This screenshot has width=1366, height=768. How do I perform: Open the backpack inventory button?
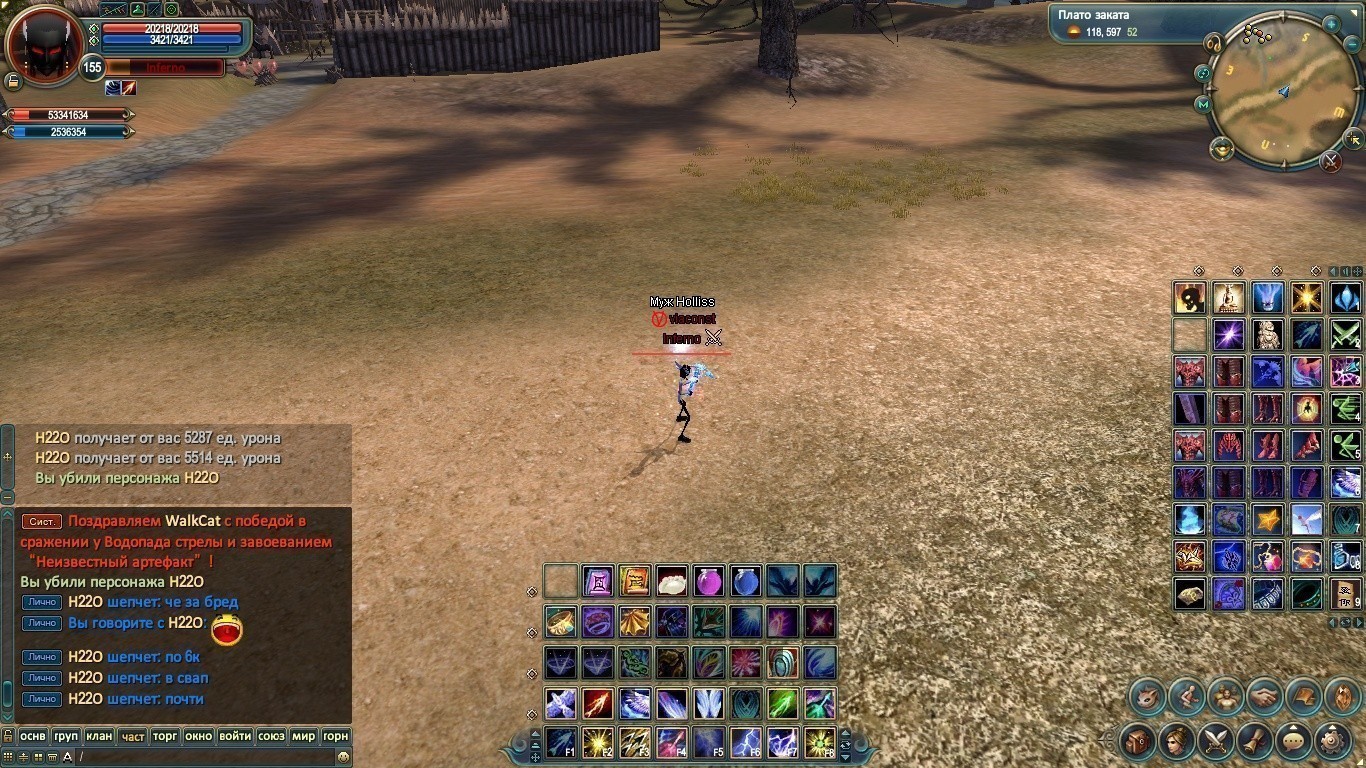coord(1138,741)
